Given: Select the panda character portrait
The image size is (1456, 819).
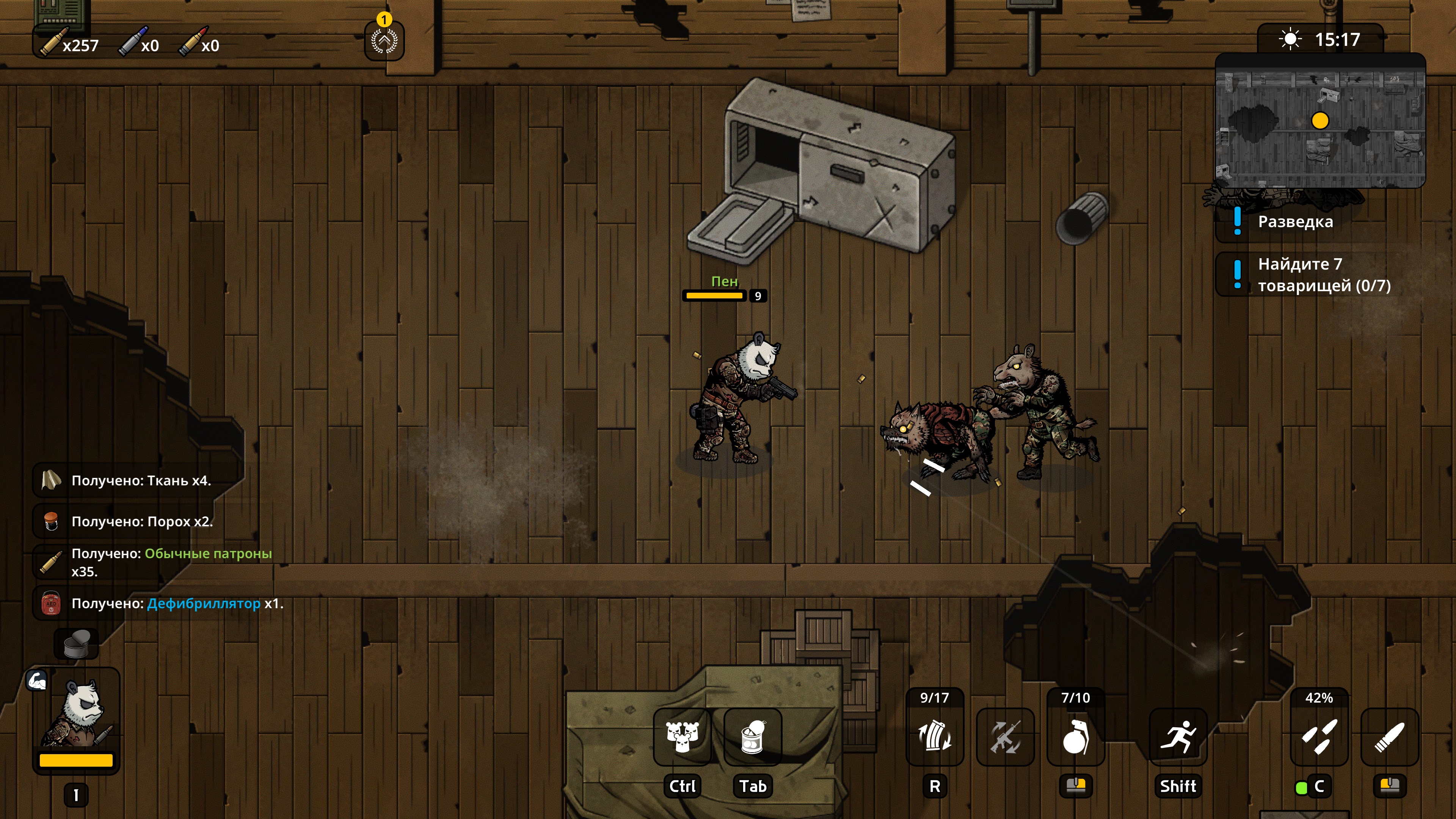Looking at the screenshot, I should [76, 715].
